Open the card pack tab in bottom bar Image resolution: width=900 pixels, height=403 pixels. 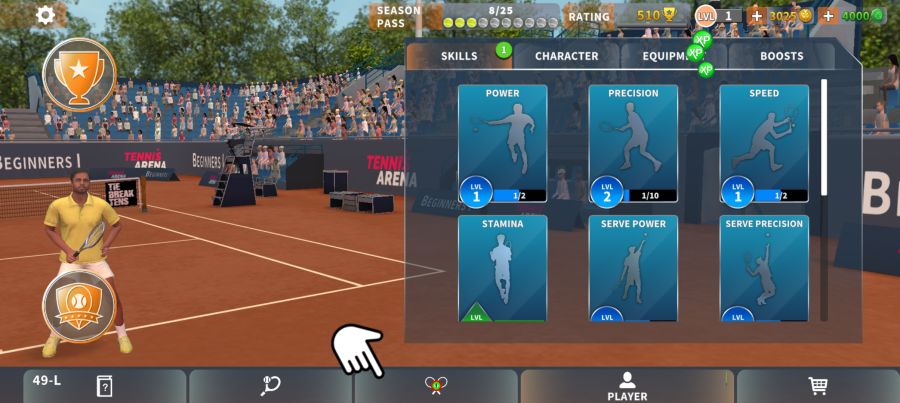click(x=104, y=386)
